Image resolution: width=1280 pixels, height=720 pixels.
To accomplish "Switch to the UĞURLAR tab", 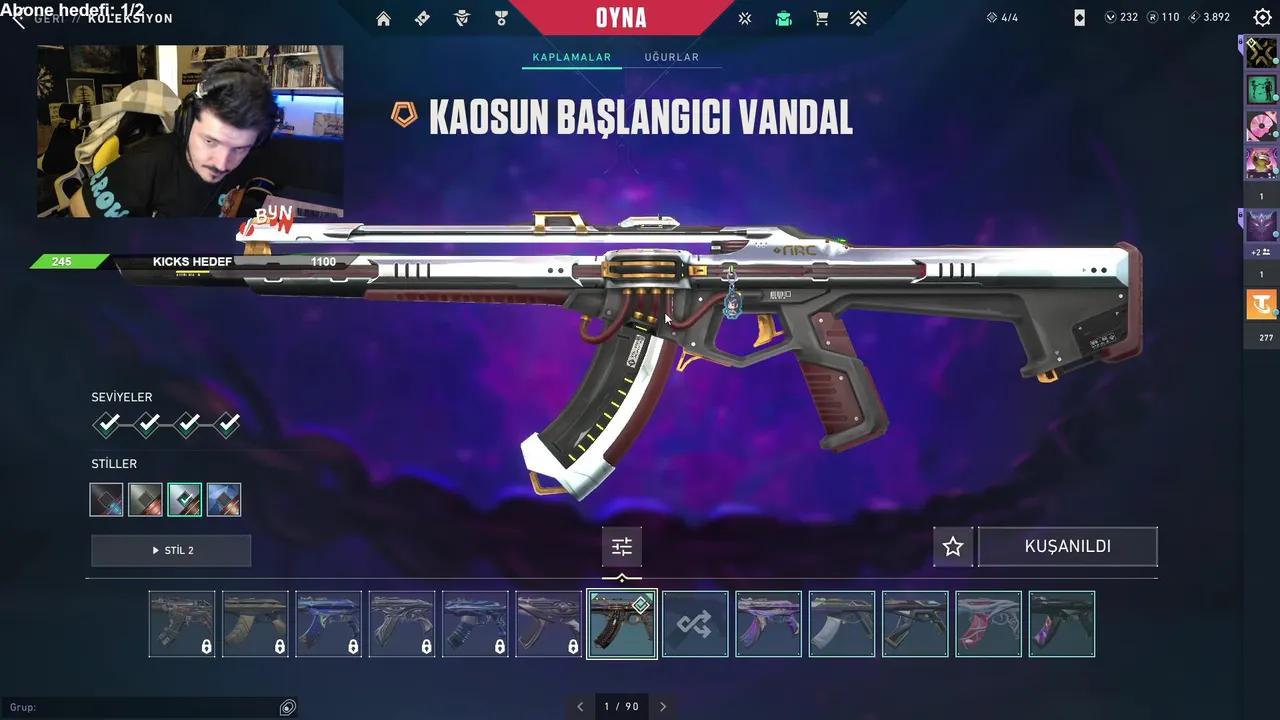I will click(671, 58).
